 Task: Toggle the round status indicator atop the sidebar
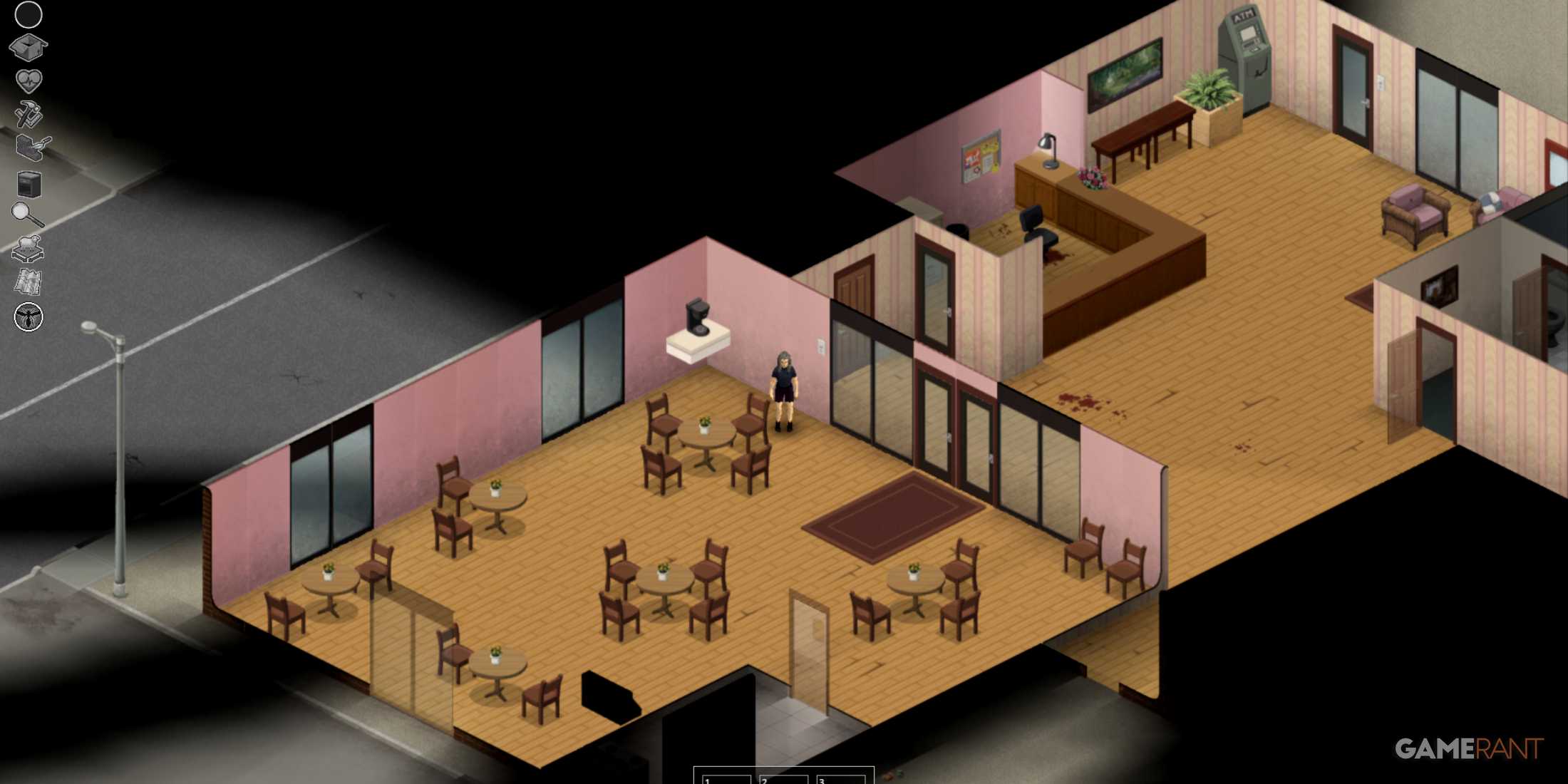(x=27, y=14)
